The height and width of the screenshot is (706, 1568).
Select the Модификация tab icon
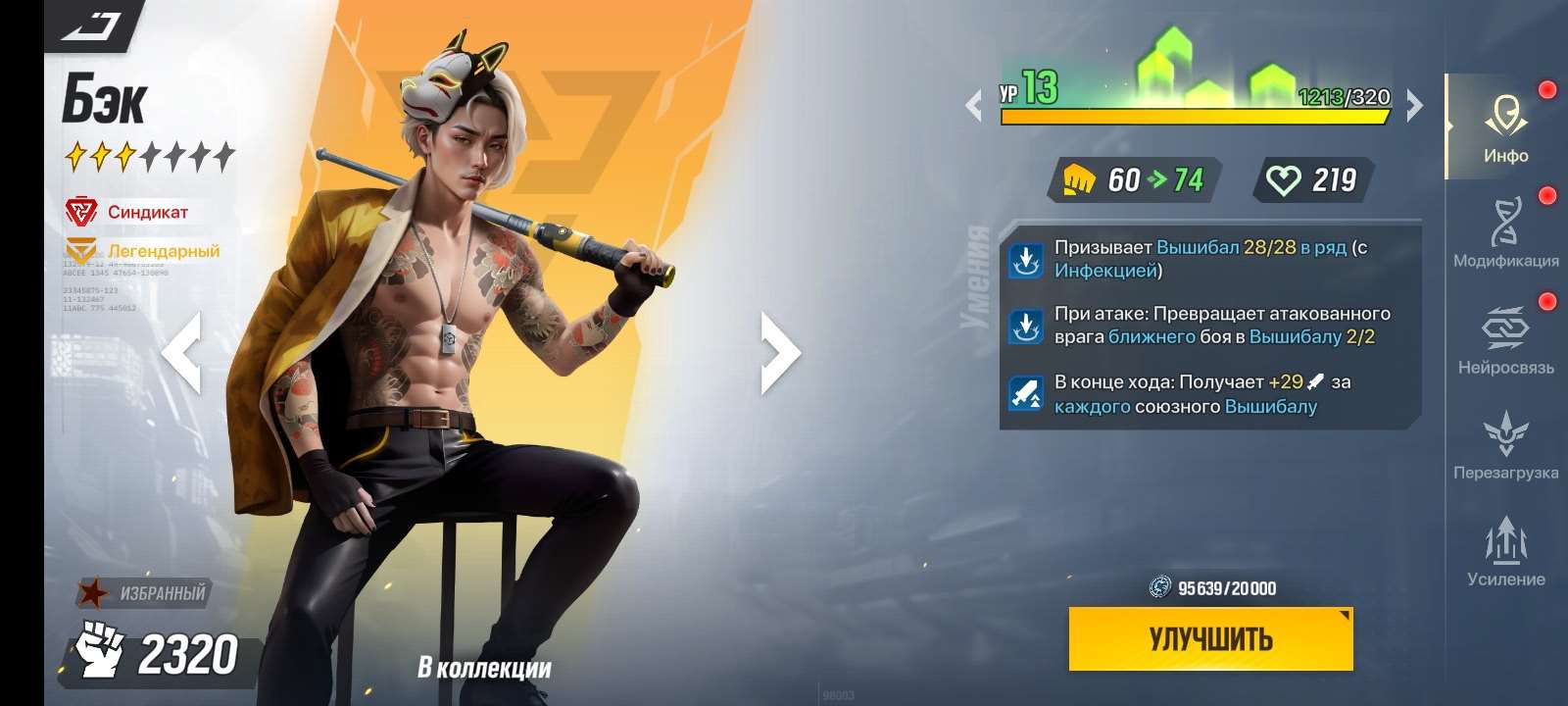(x=1506, y=221)
